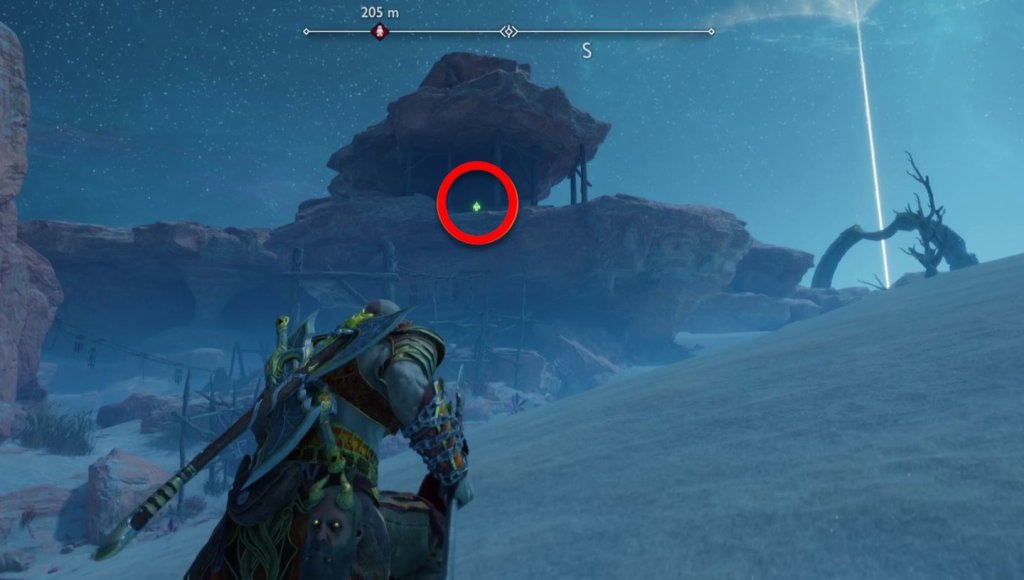Select the diamond center indicator on the compass

point(509,32)
